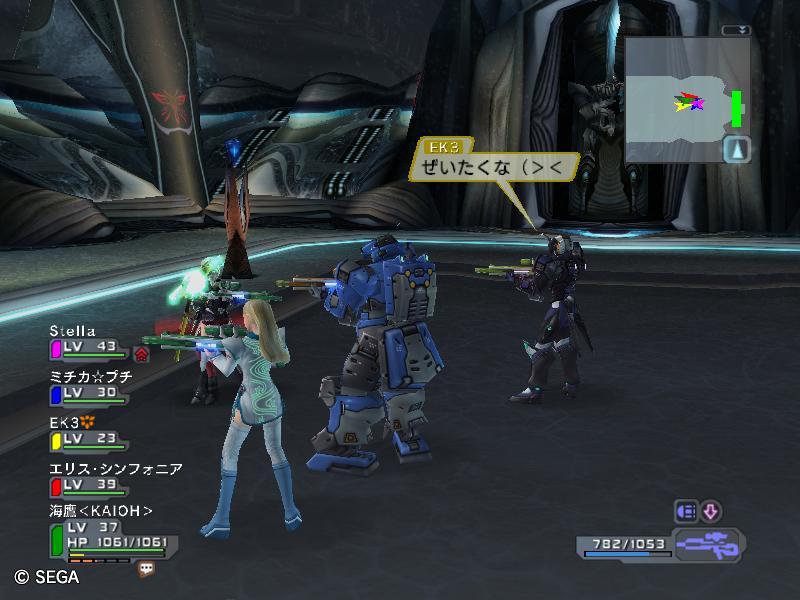Open the chat speech bubble icon
The height and width of the screenshot is (600, 800).
[147, 568]
